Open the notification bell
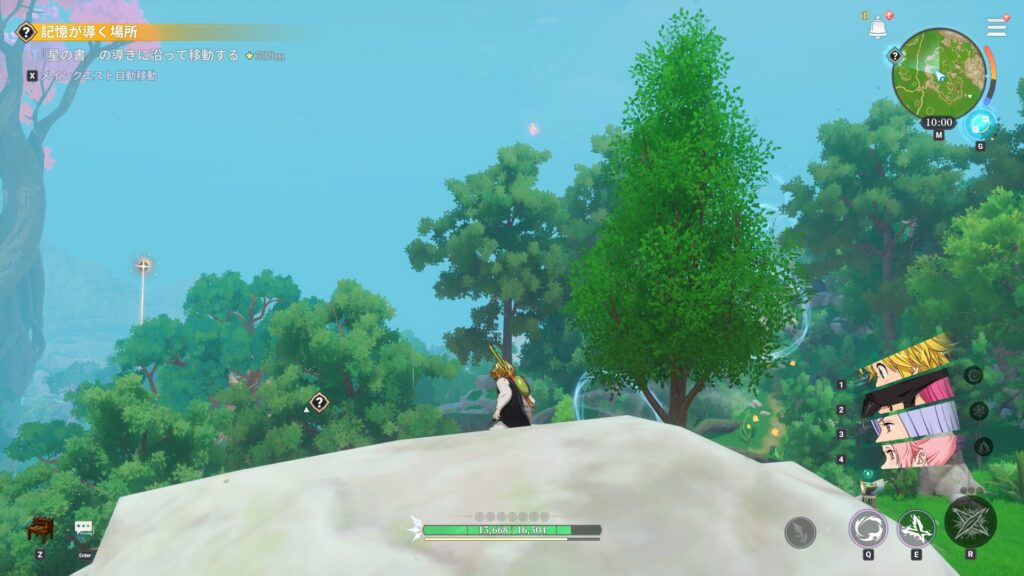Image resolution: width=1024 pixels, height=576 pixels. click(x=878, y=28)
